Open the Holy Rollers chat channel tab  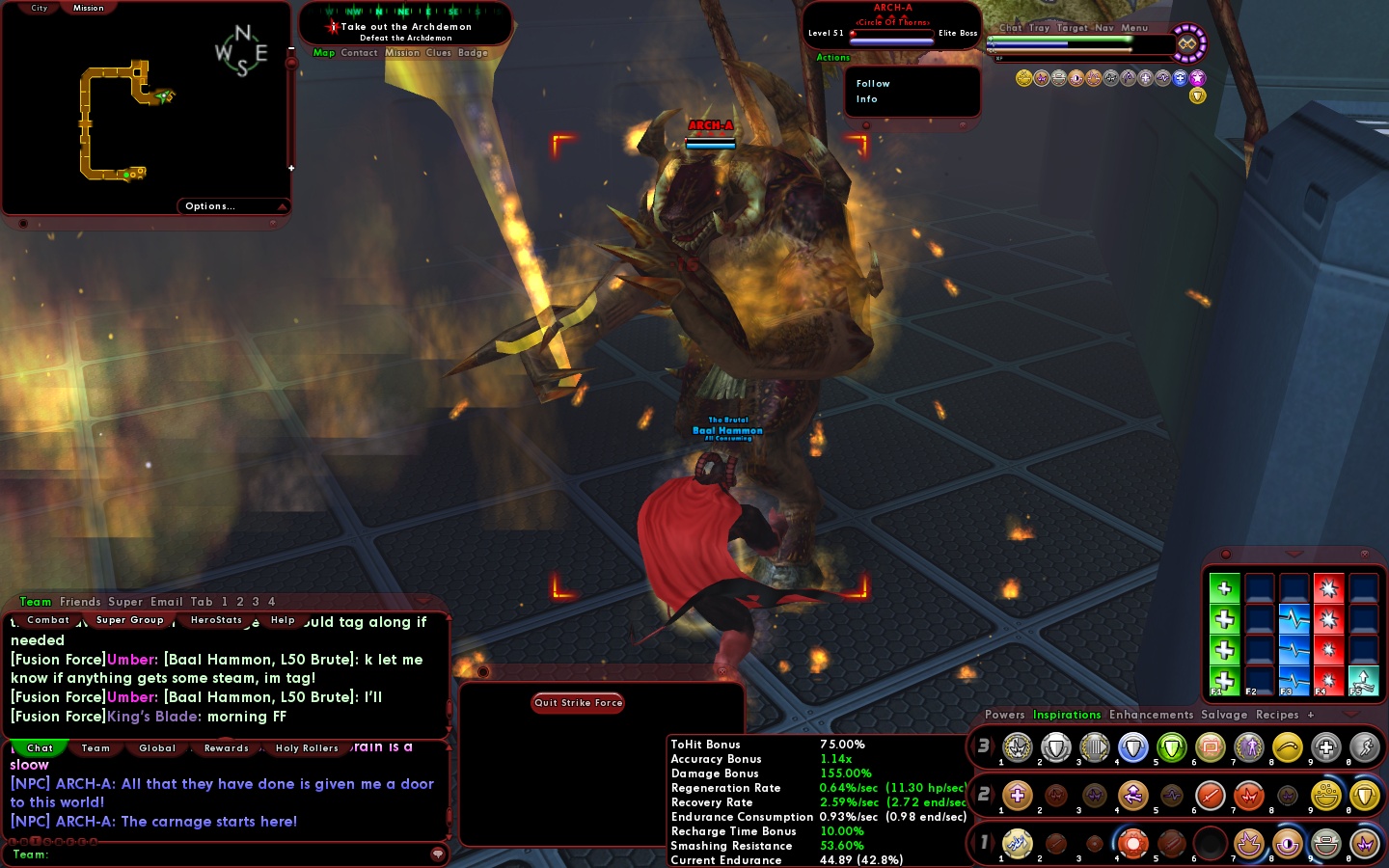pyautogui.click(x=307, y=748)
